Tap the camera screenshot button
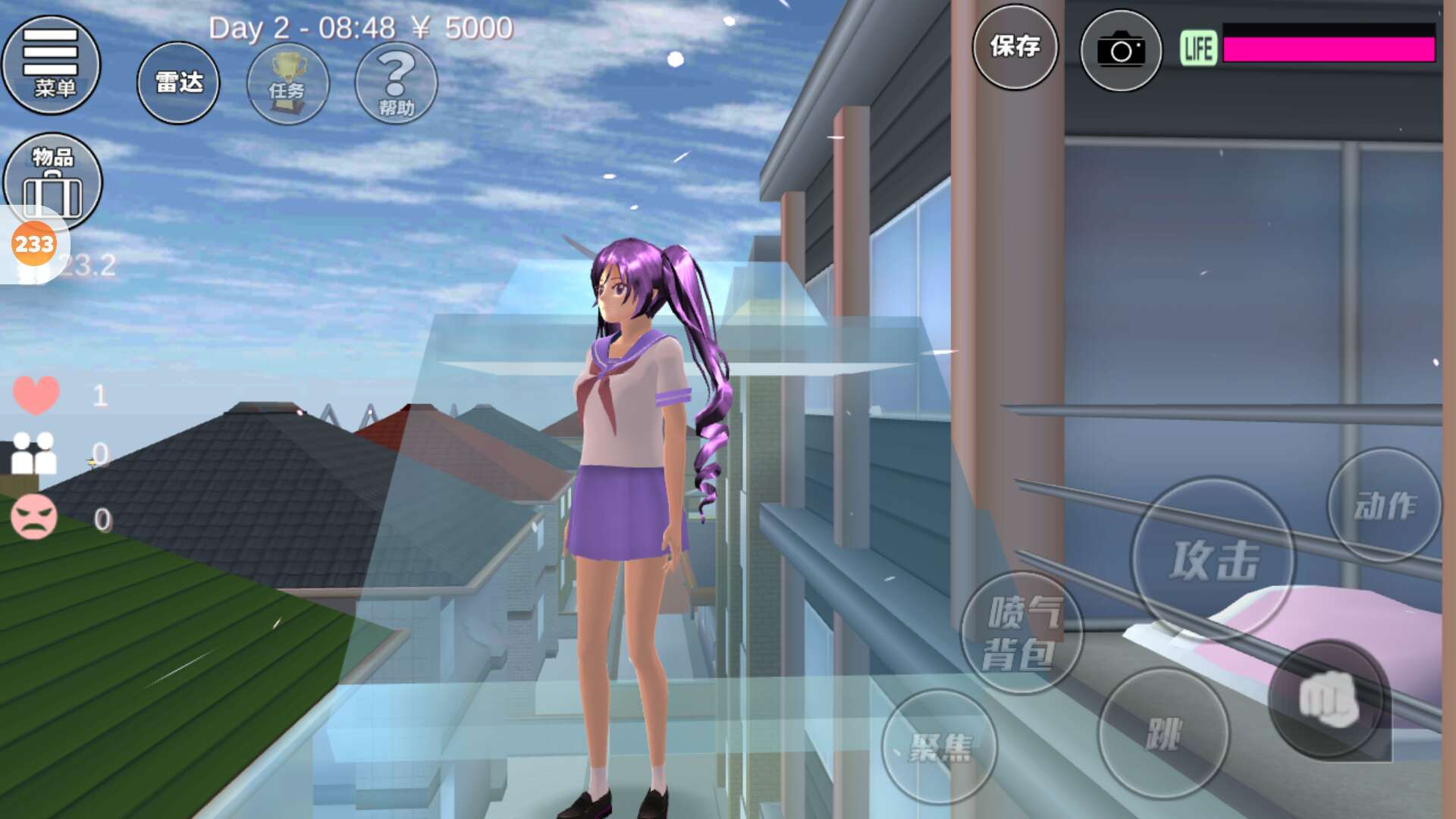The image size is (1456, 819). tap(1120, 51)
